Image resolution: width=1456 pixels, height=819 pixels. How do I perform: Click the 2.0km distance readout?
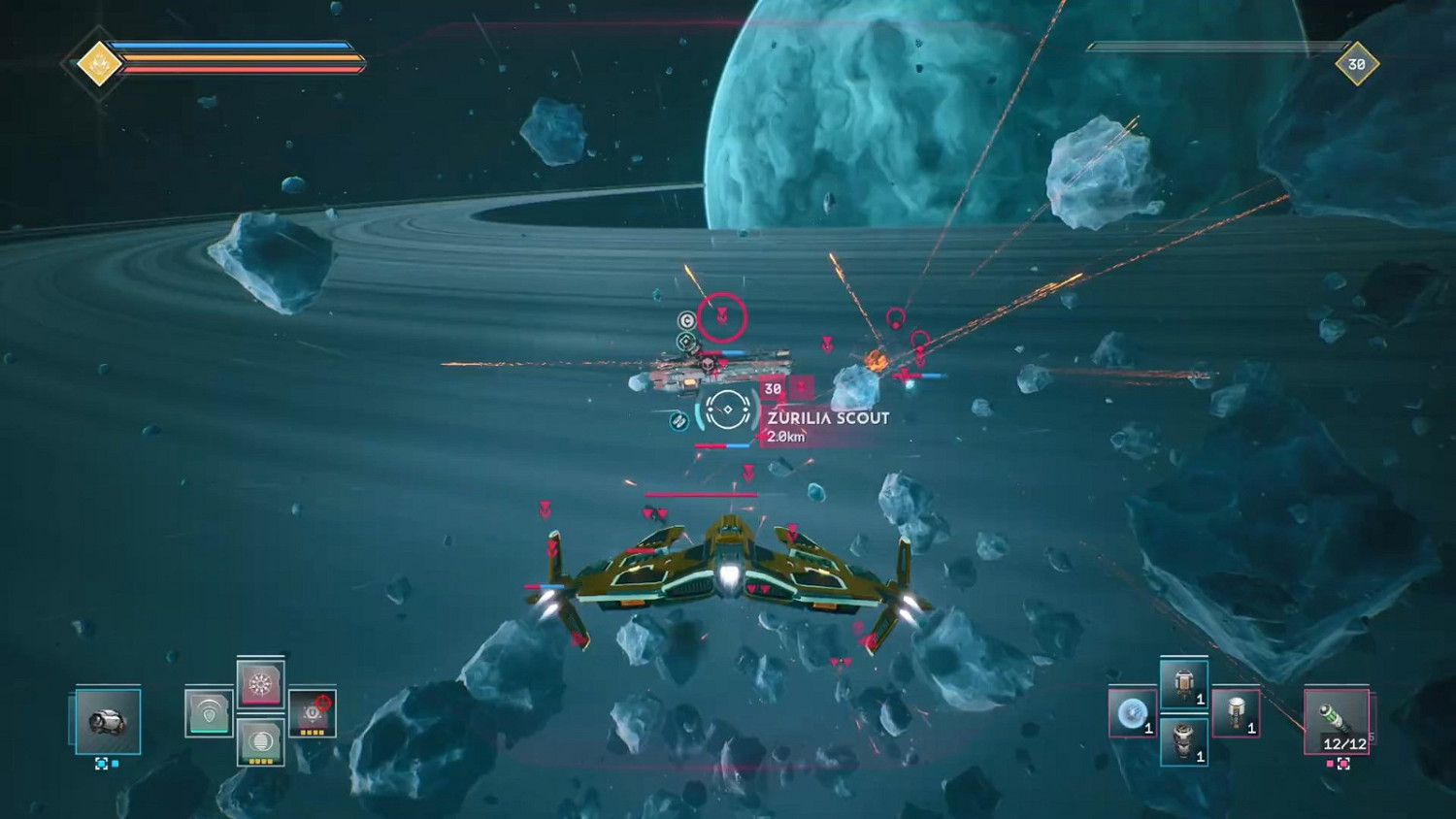[x=787, y=437]
